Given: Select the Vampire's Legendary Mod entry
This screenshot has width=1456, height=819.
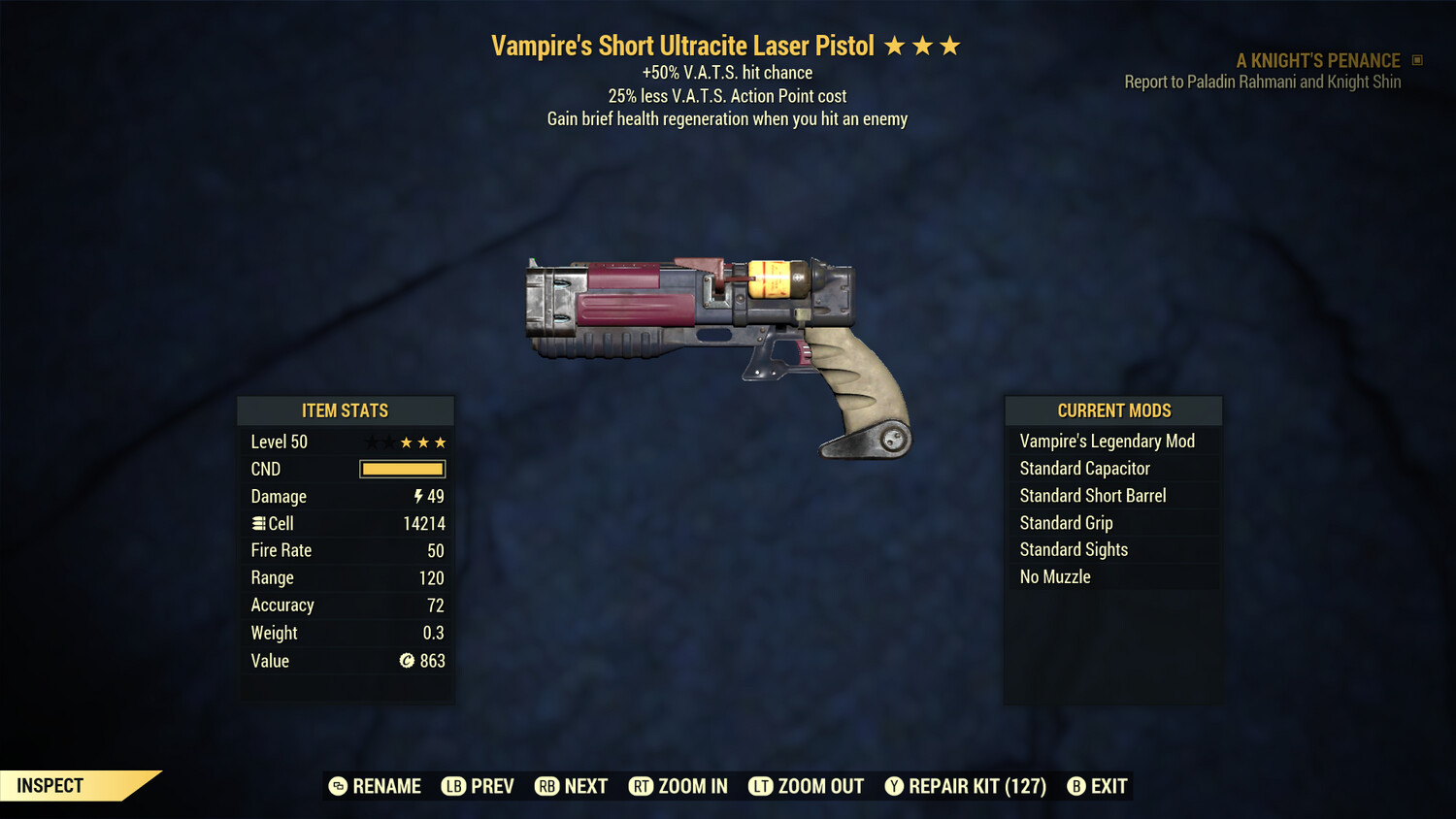Looking at the screenshot, I should pyautogui.click(x=1108, y=441).
